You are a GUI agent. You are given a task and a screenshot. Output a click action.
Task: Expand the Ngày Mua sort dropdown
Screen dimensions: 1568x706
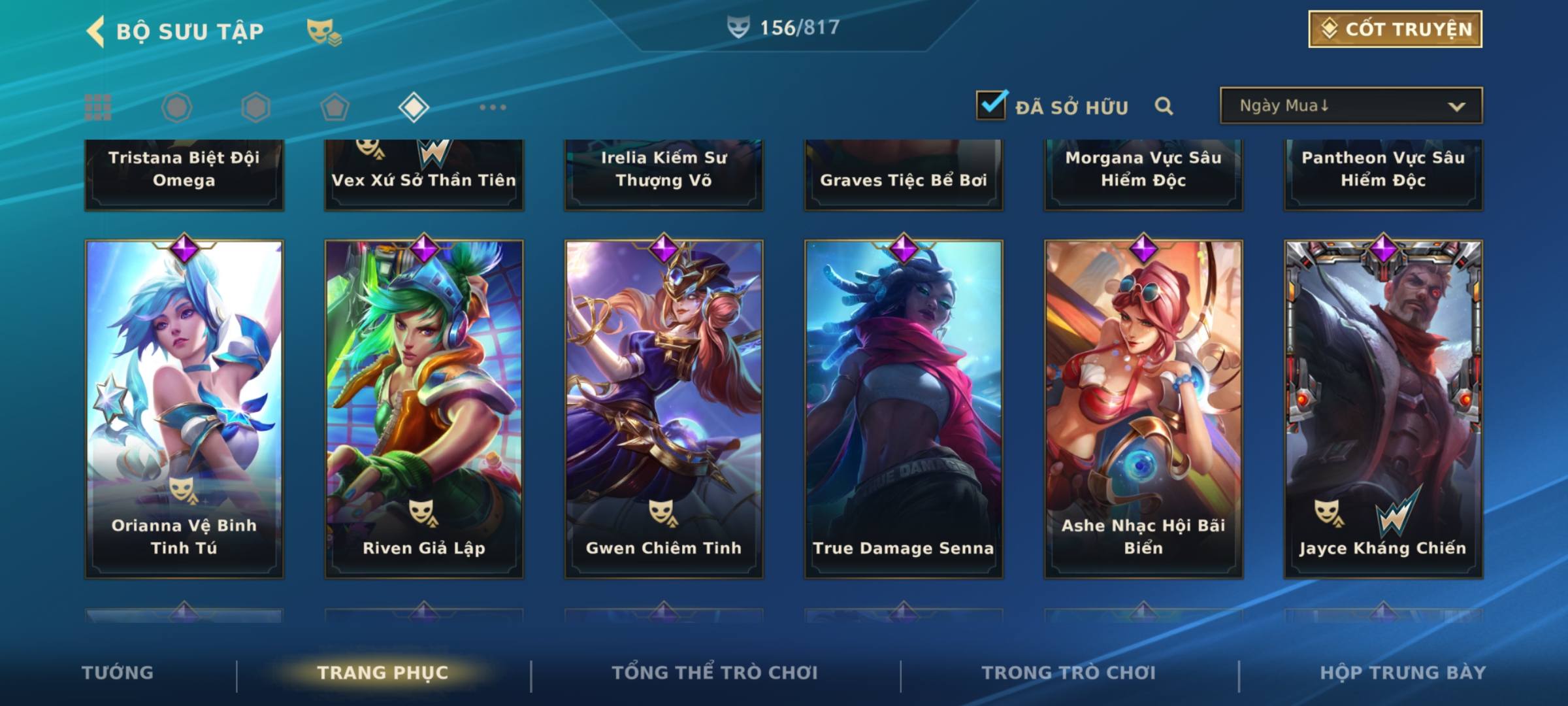(1351, 106)
